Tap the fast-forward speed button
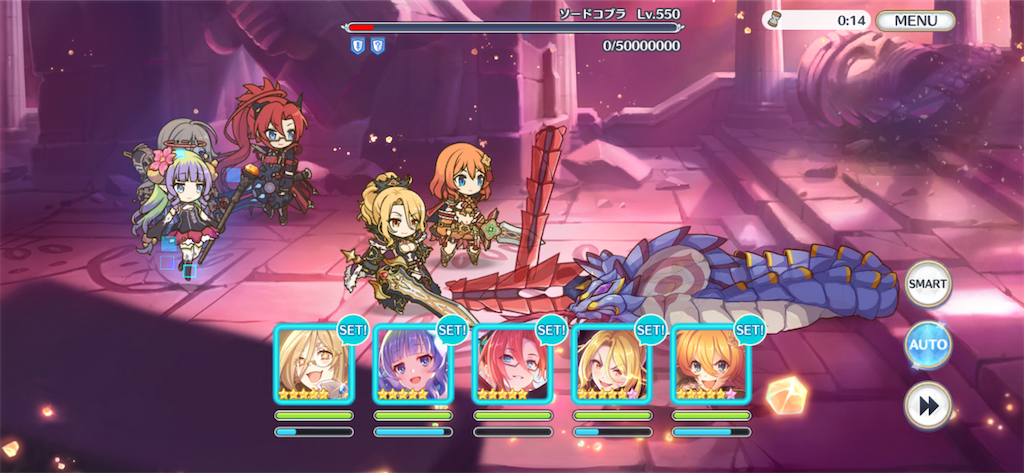This screenshot has width=1024, height=473. pyautogui.click(x=927, y=406)
